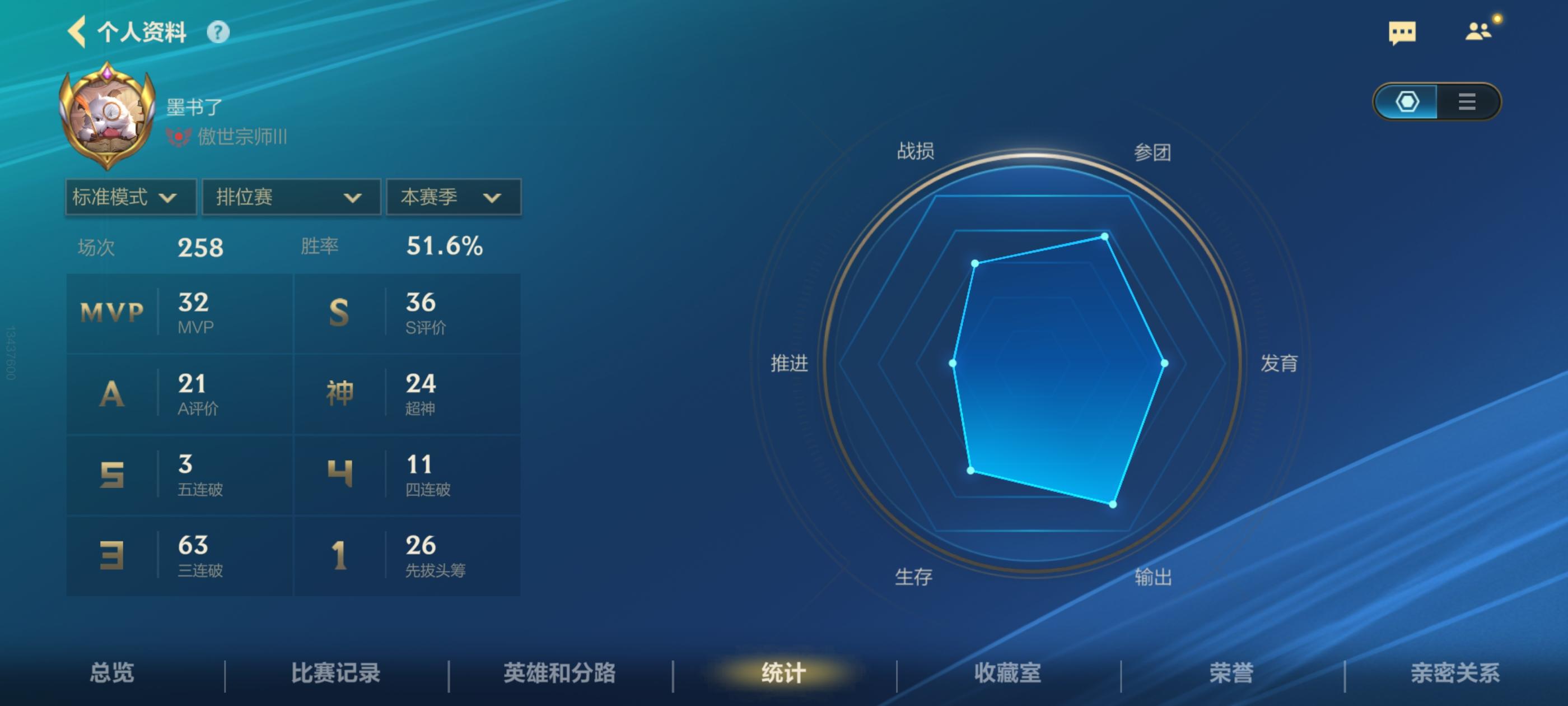Select the 发育 label on the radar
The width and height of the screenshot is (1568, 706).
[1281, 364]
